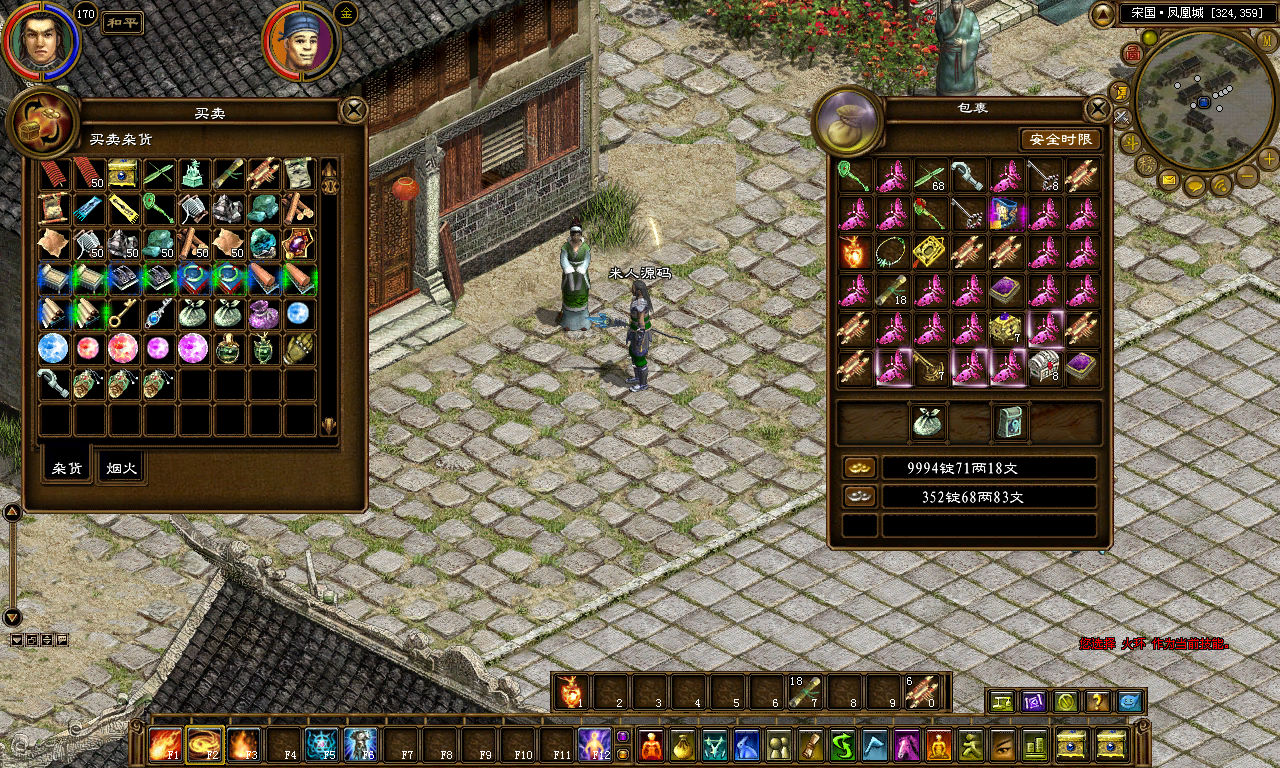Screen dimensions: 1280x768
Task: Buy the golden key from the shop
Action: point(124,313)
